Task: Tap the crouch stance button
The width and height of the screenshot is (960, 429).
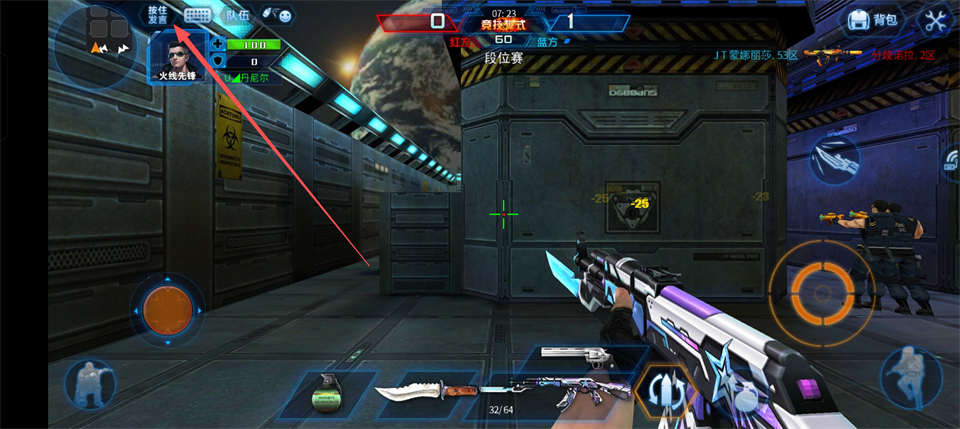Action: [90, 384]
